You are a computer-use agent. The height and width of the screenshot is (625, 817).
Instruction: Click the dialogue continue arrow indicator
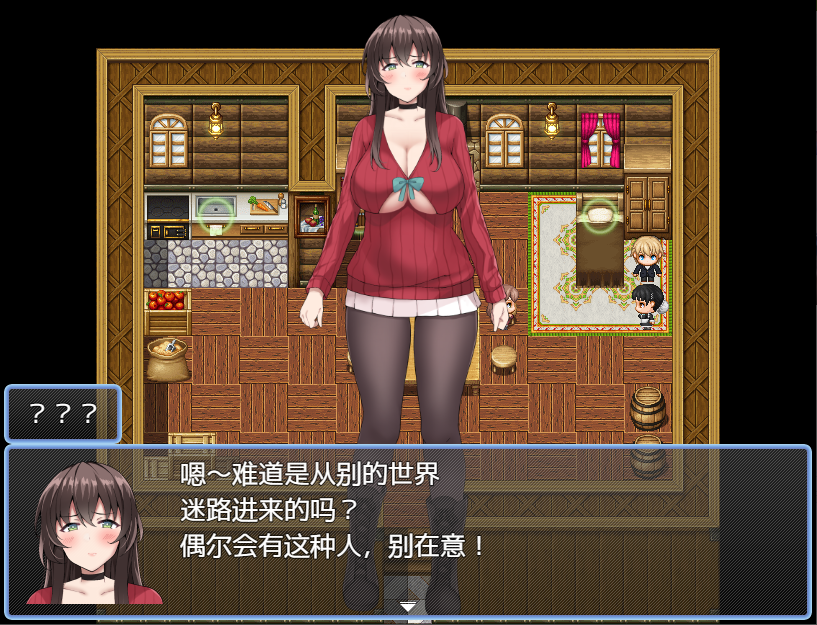click(407, 606)
